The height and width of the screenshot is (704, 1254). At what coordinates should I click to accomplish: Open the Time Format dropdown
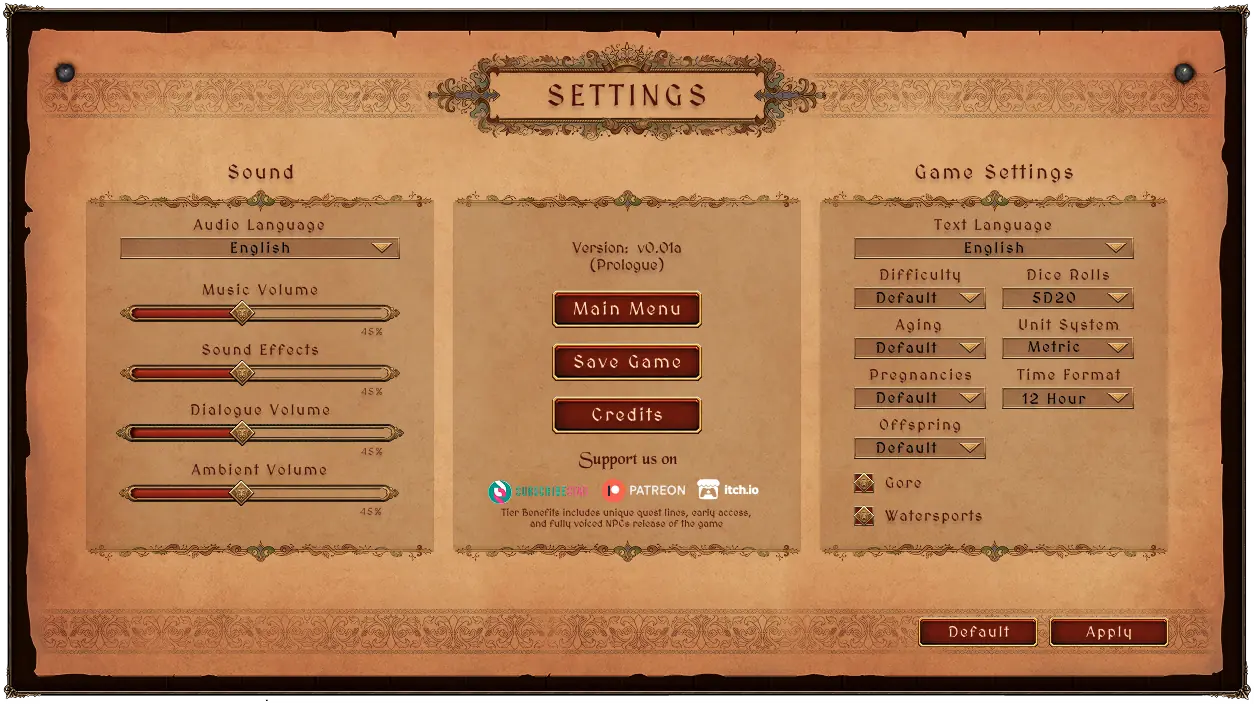click(1067, 398)
